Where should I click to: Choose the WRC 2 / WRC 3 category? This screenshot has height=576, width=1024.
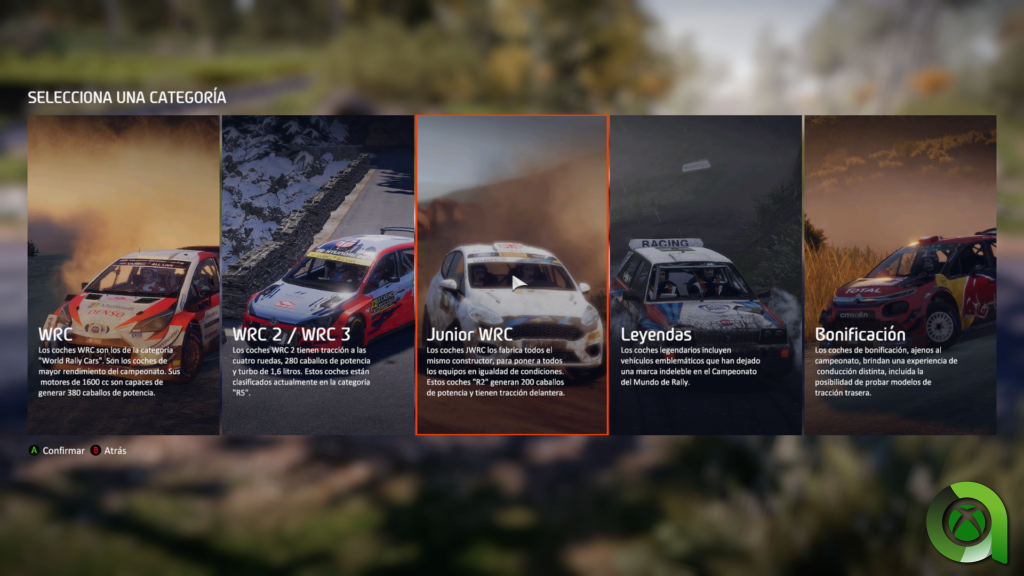point(317,275)
